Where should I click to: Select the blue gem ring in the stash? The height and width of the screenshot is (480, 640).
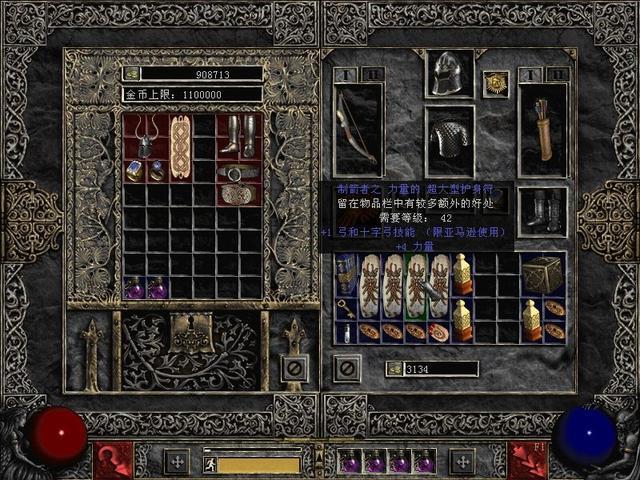[134, 171]
